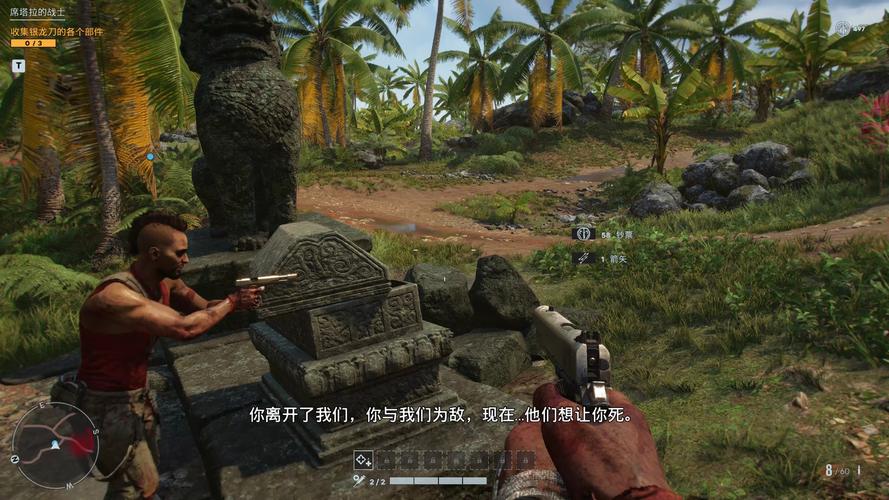Click the circular minimap
This screenshot has width=889, height=500.
[55, 445]
